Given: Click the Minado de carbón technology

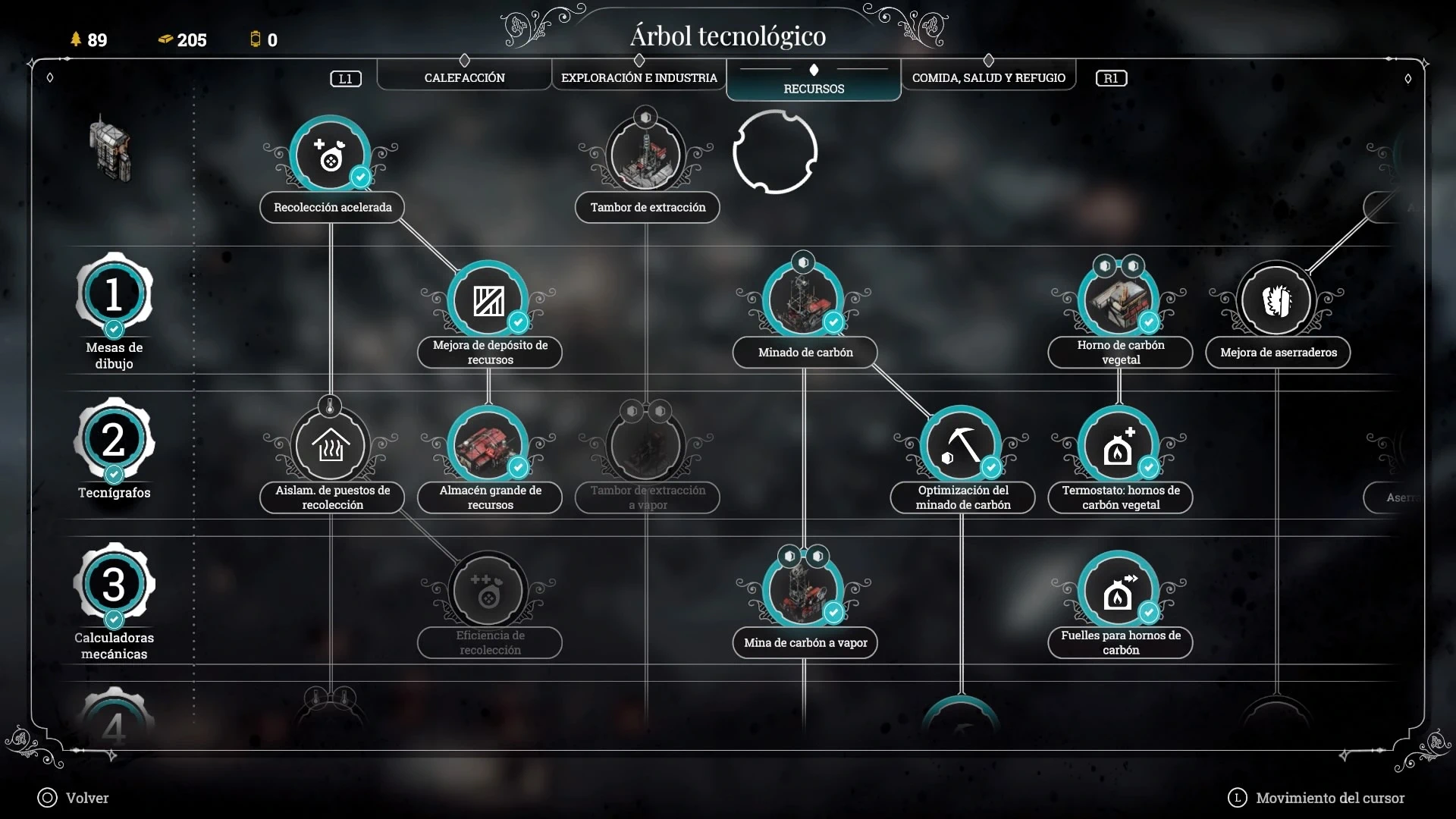Looking at the screenshot, I should tap(804, 300).
